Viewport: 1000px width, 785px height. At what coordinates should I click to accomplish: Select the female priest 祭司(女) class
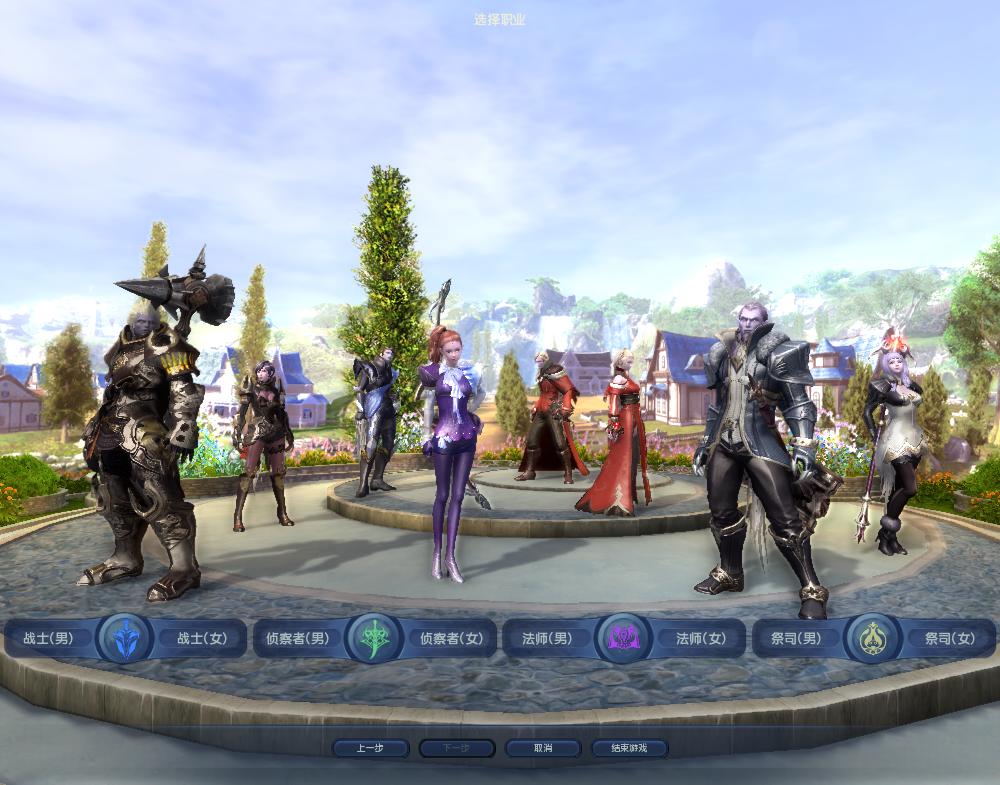click(x=949, y=638)
